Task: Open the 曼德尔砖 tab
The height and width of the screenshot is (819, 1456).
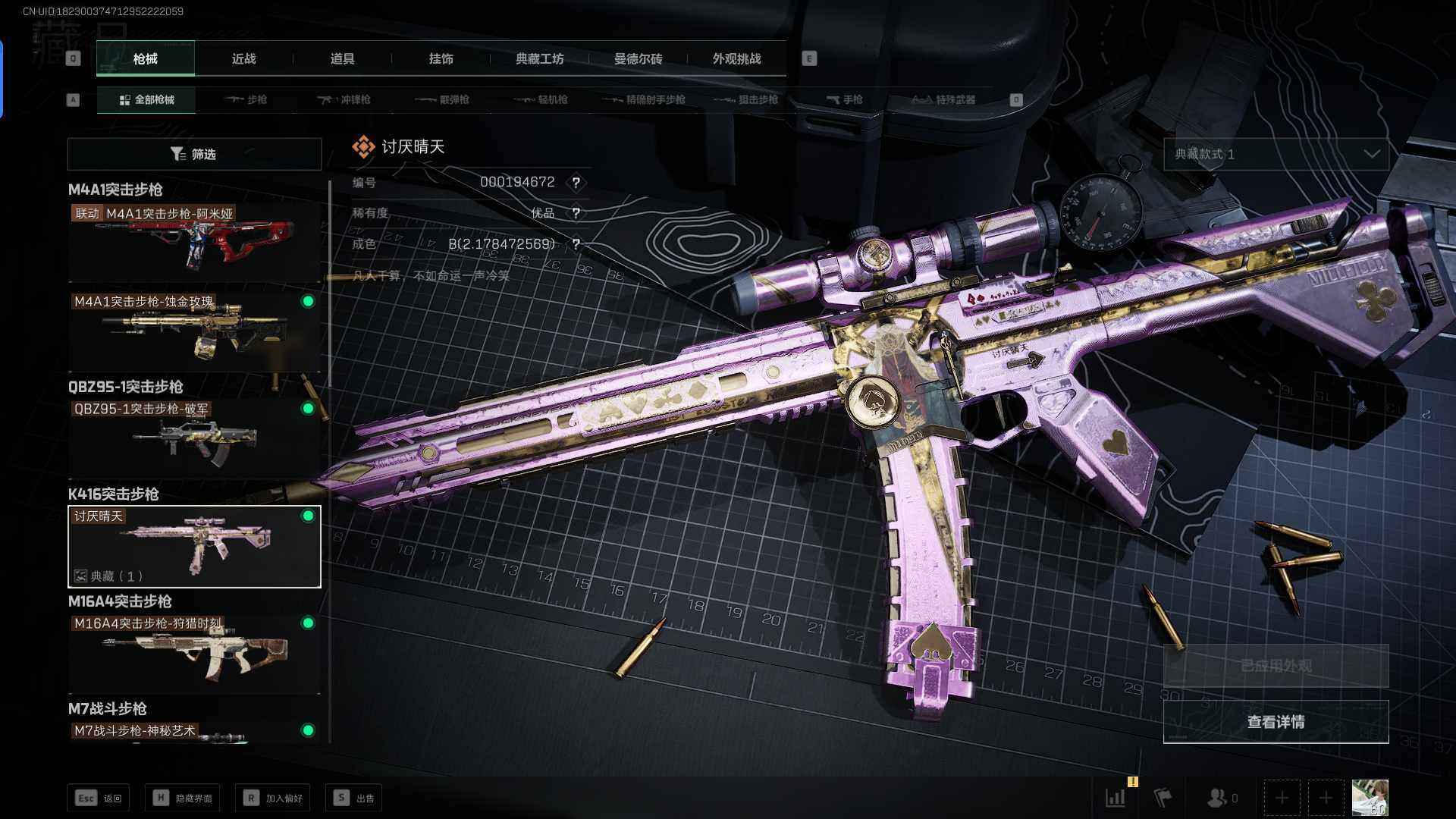Action: (x=638, y=58)
